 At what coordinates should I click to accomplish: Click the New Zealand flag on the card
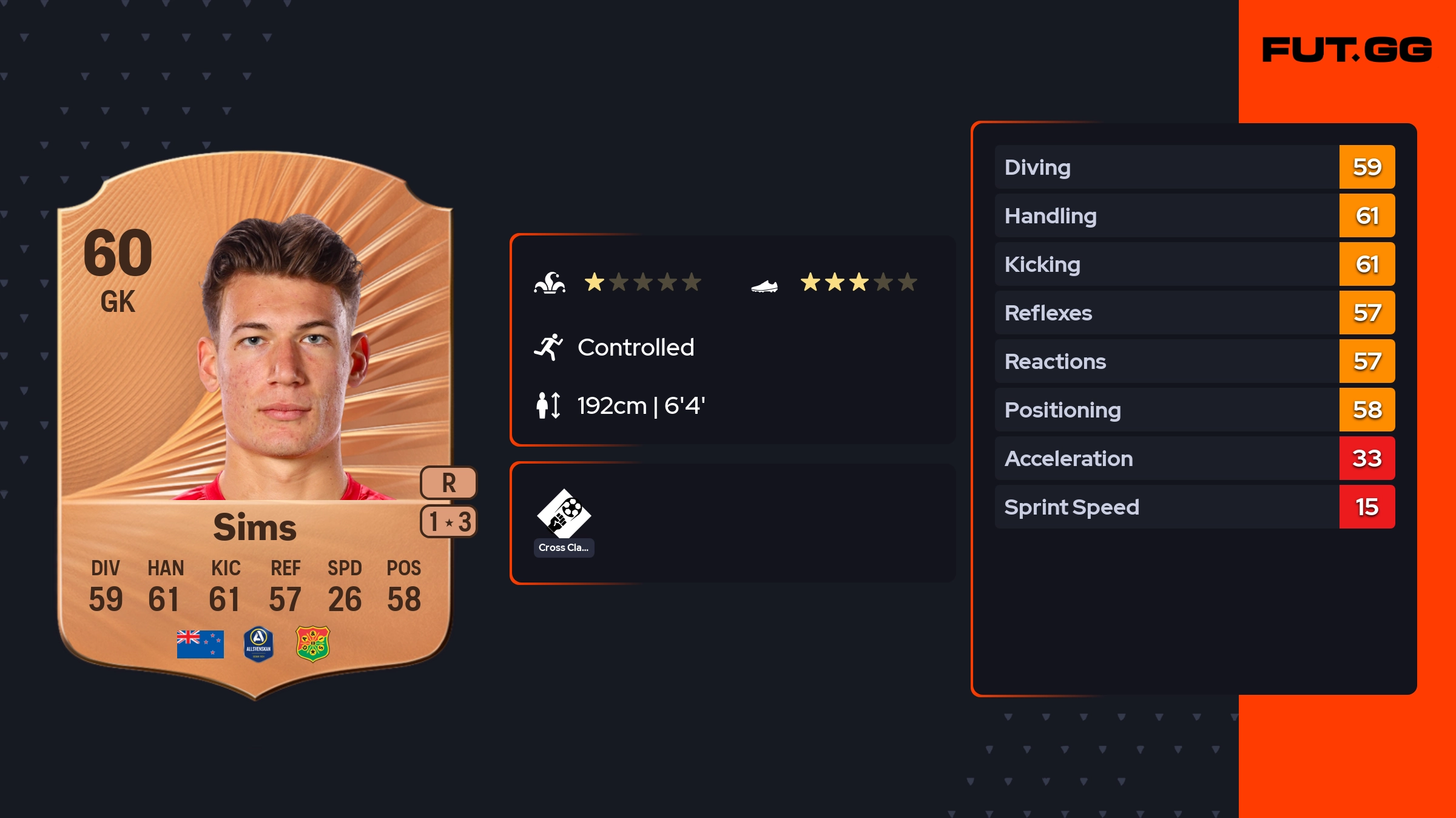pyautogui.click(x=200, y=644)
